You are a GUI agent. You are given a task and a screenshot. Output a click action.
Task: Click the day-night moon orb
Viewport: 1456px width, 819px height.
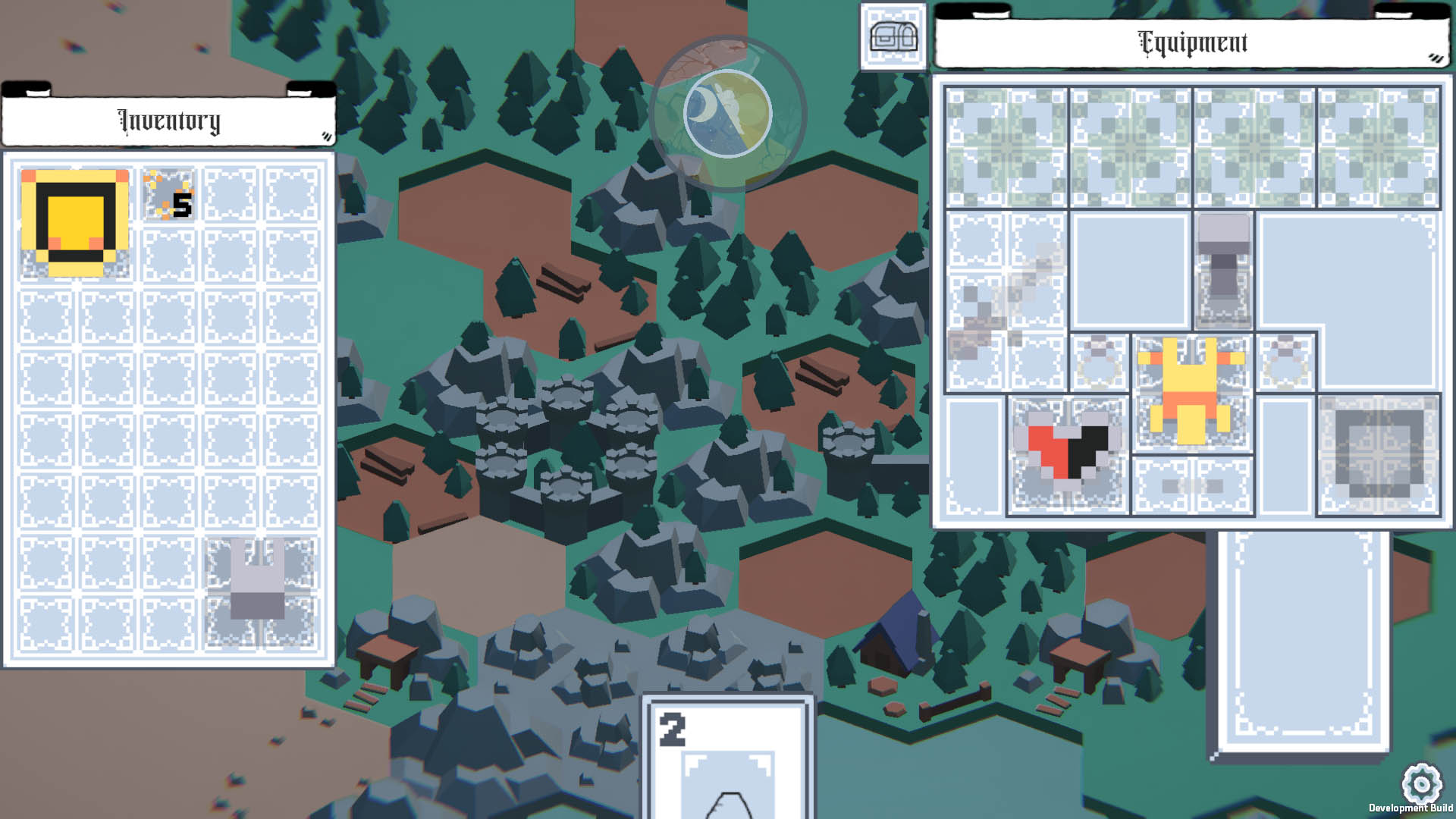[x=727, y=114]
